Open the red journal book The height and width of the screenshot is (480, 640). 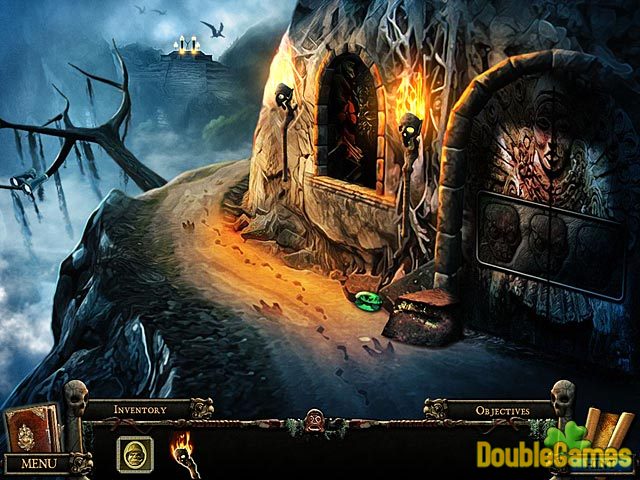[31, 429]
